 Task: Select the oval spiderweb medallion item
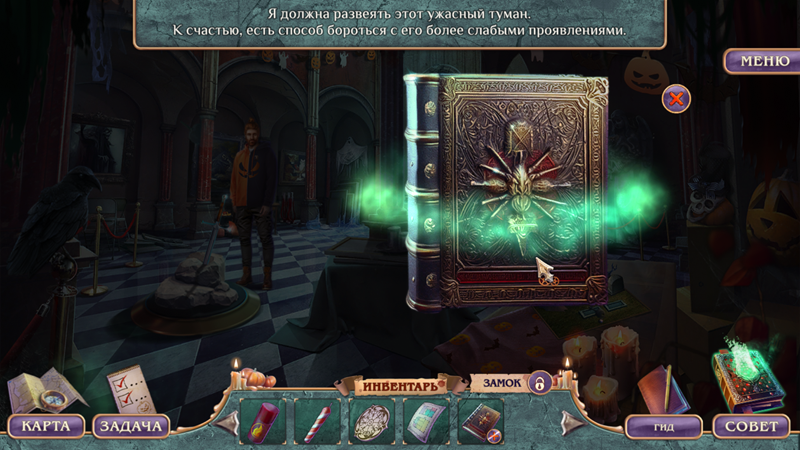(x=372, y=421)
